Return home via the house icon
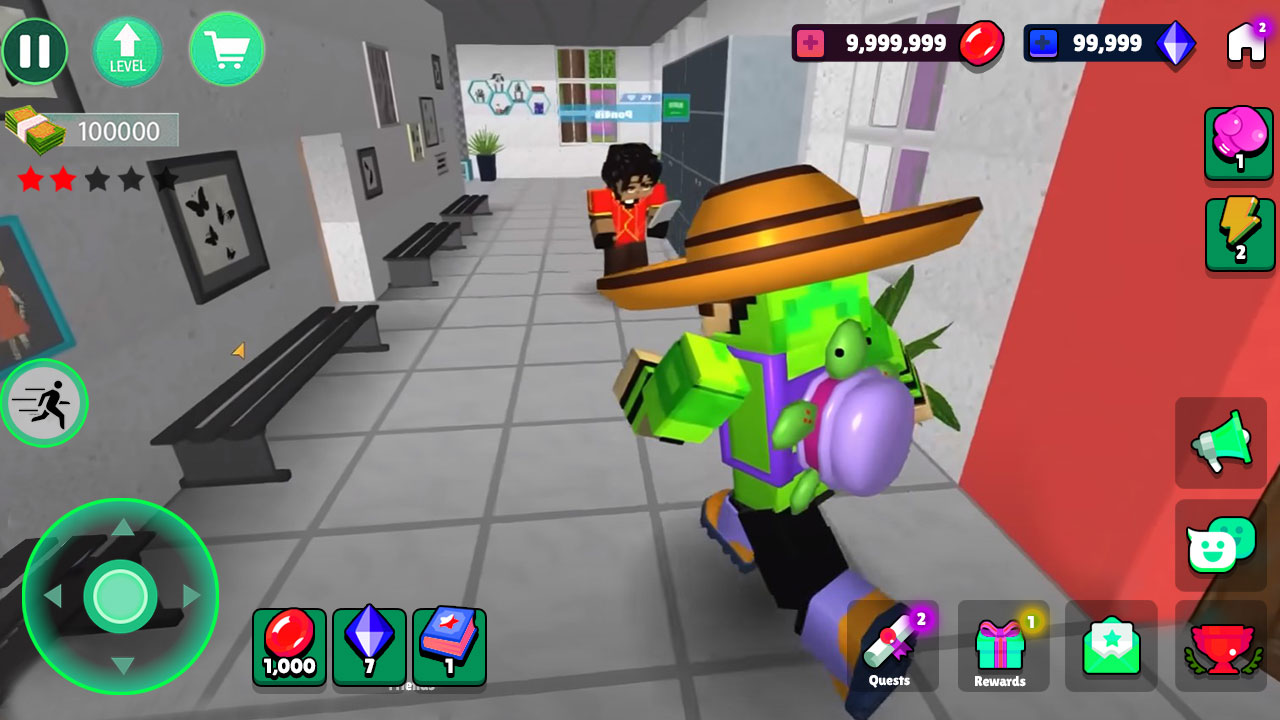The height and width of the screenshot is (720, 1280). click(x=1243, y=42)
